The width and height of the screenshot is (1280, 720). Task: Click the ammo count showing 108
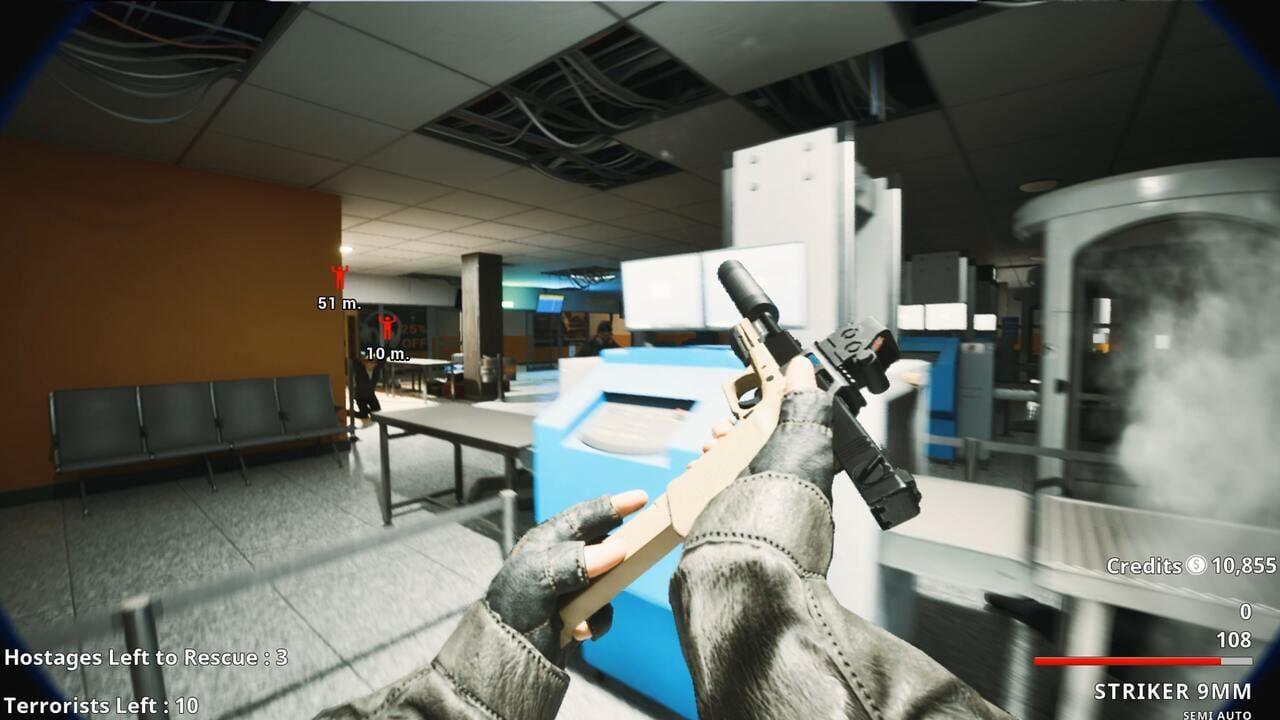[1234, 639]
